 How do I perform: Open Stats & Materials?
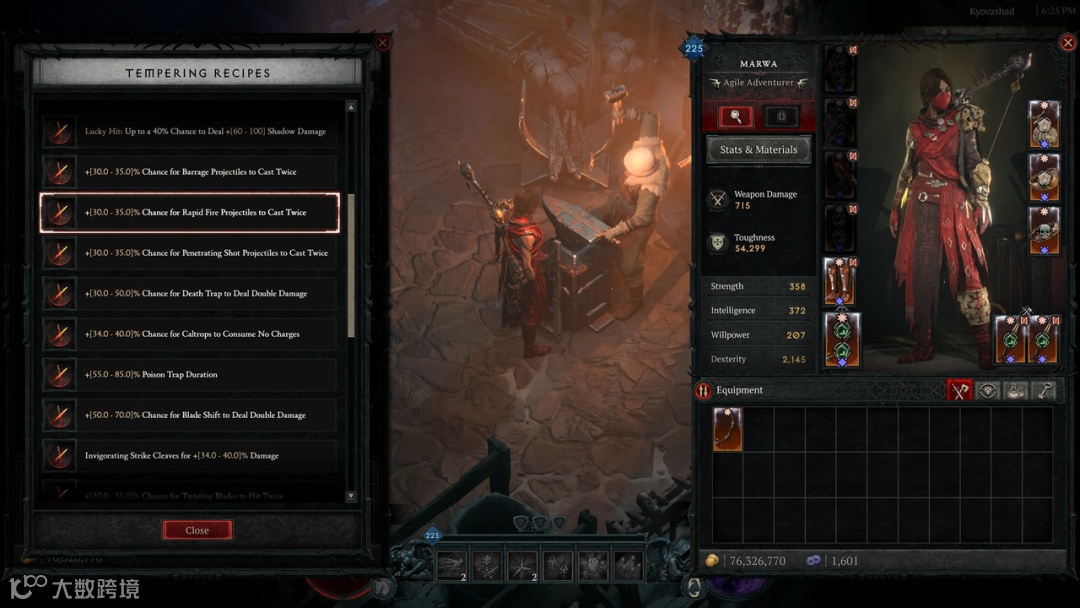click(759, 150)
